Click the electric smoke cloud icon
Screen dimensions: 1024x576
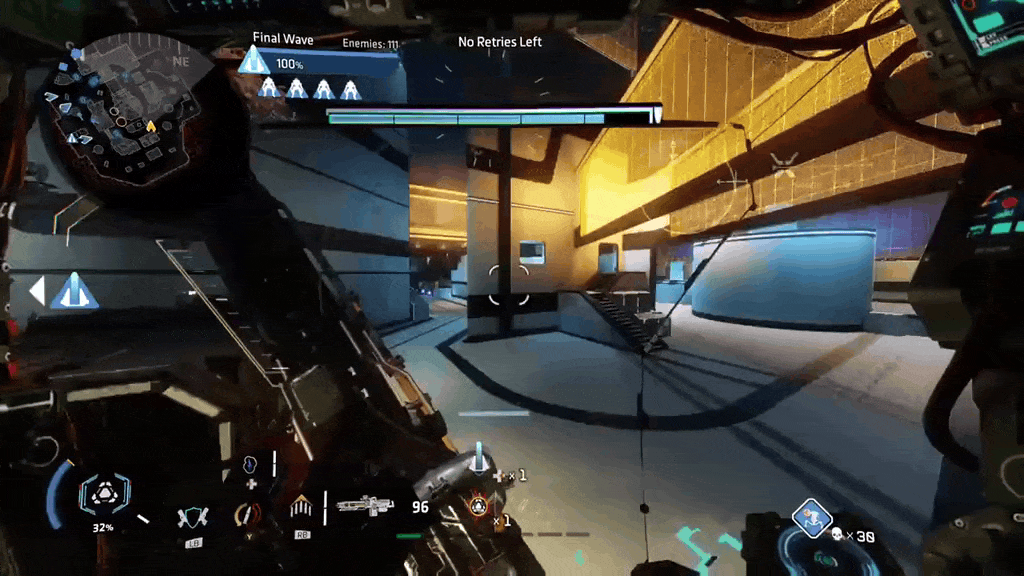(x=250, y=465)
